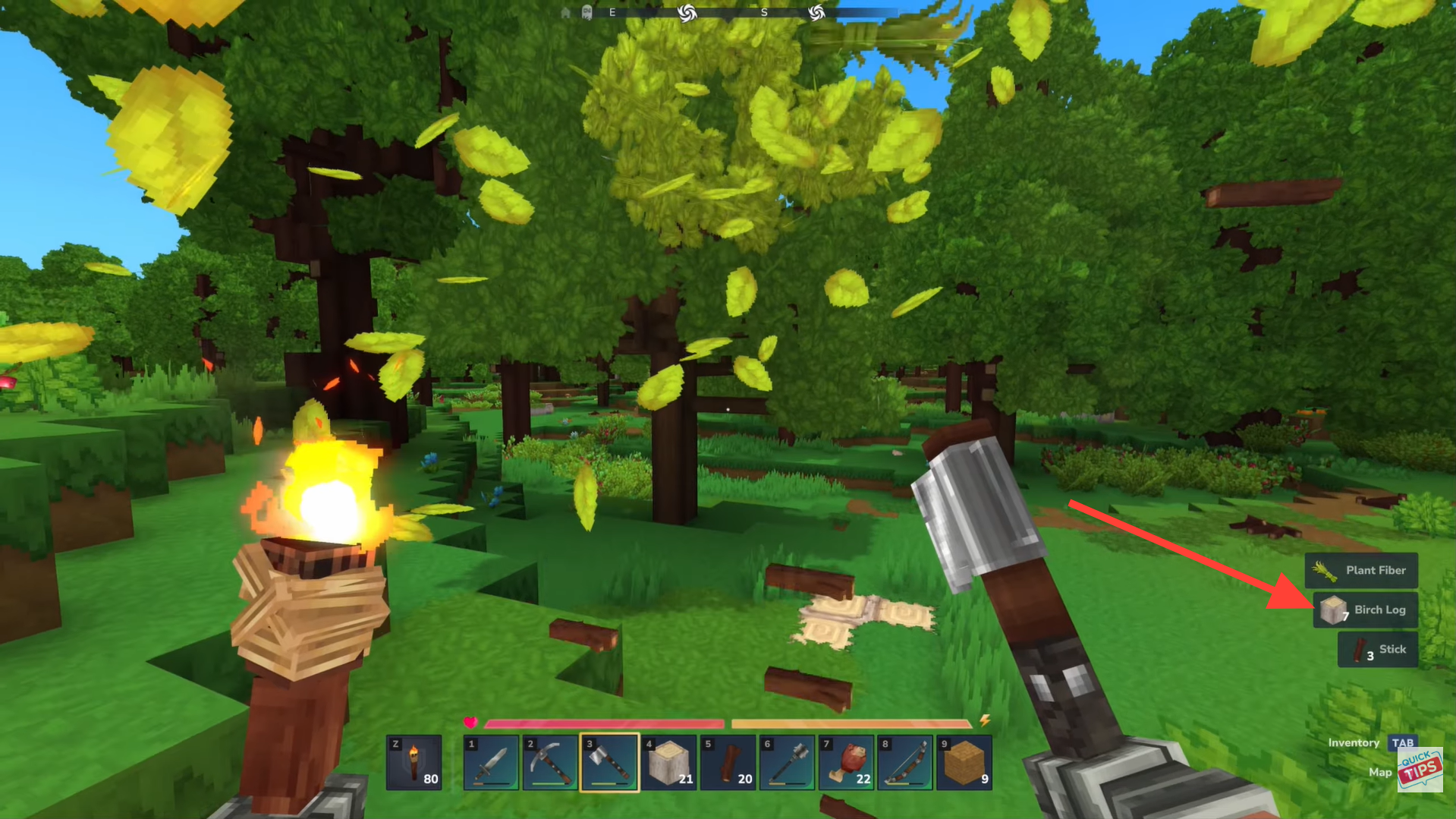Click the Birch Log pickup notification
Viewport: 1456px width, 819px height.
1365,610
